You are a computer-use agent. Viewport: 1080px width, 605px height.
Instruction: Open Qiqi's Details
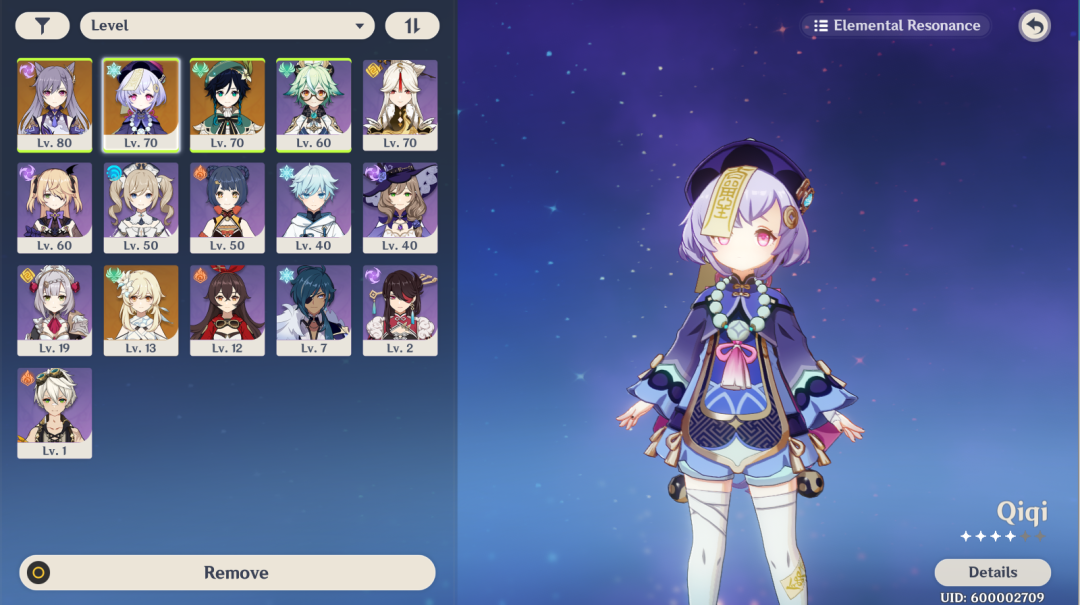tap(992, 573)
